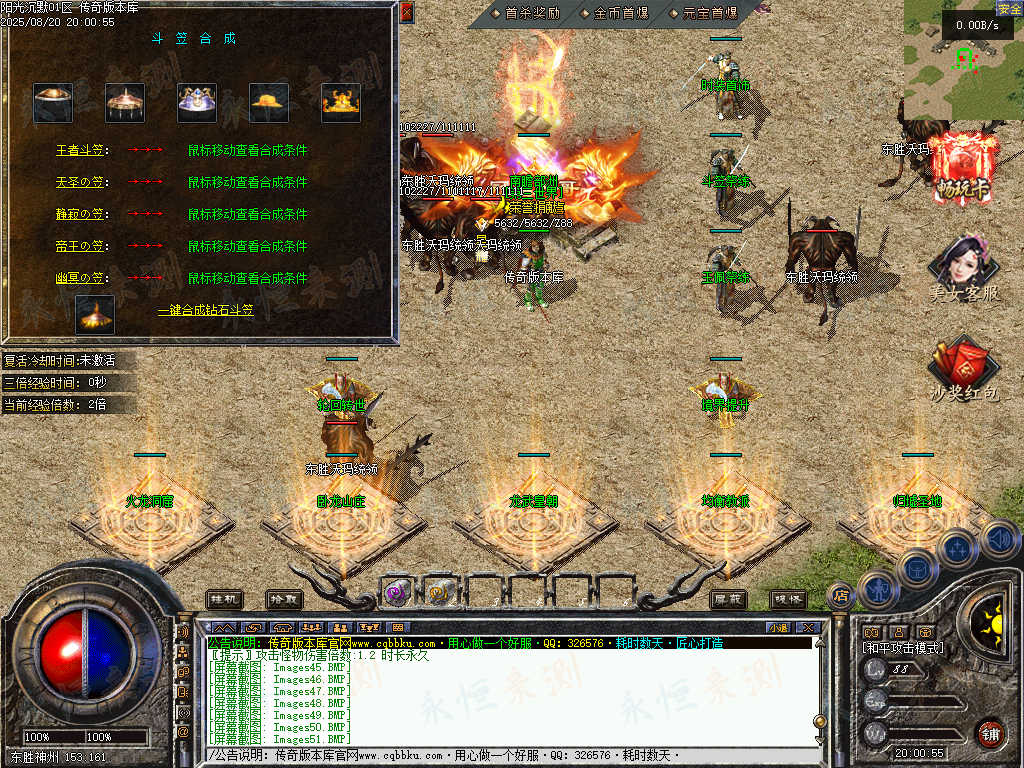This screenshot has height=768, width=1024.
Task: Select the 王者斗笠 recipe link
Action: (x=79, y=151)
